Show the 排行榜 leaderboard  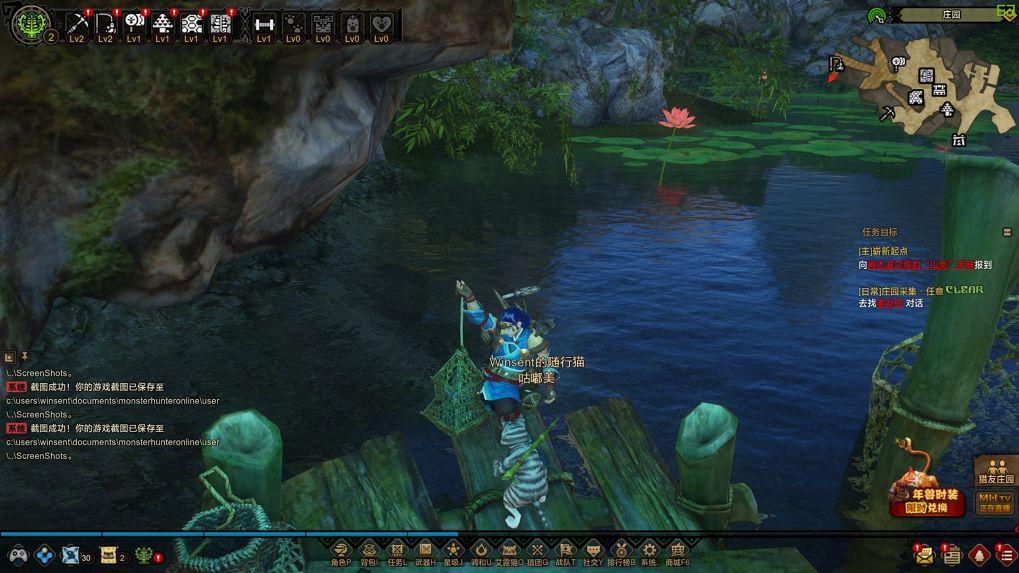(x=621, y=550)
